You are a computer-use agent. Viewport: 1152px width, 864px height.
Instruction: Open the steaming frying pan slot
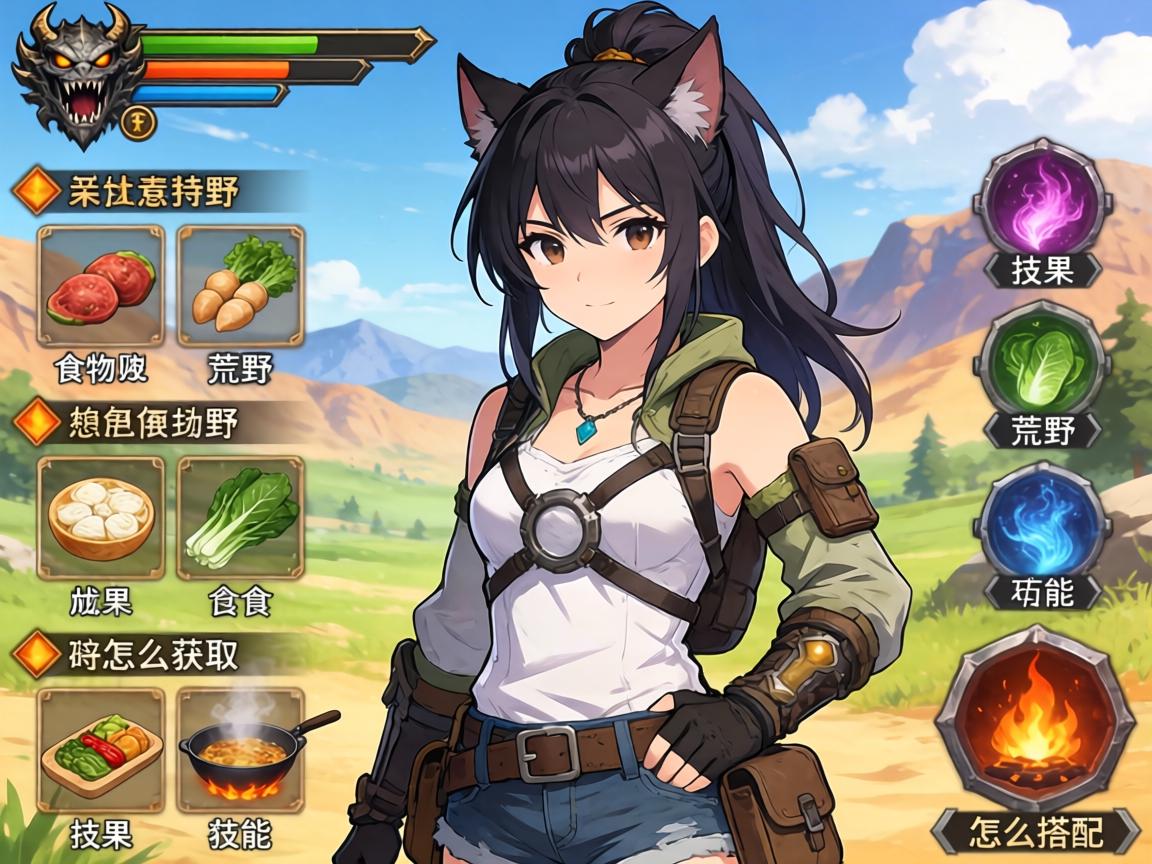241,749
